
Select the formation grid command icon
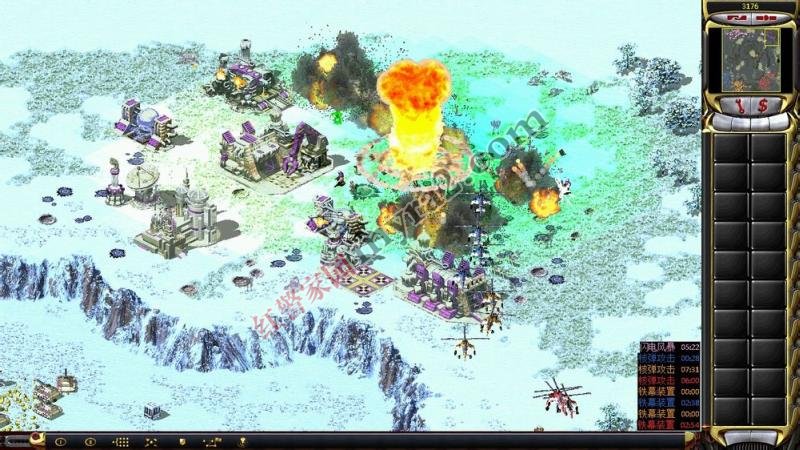click(121, 441)
